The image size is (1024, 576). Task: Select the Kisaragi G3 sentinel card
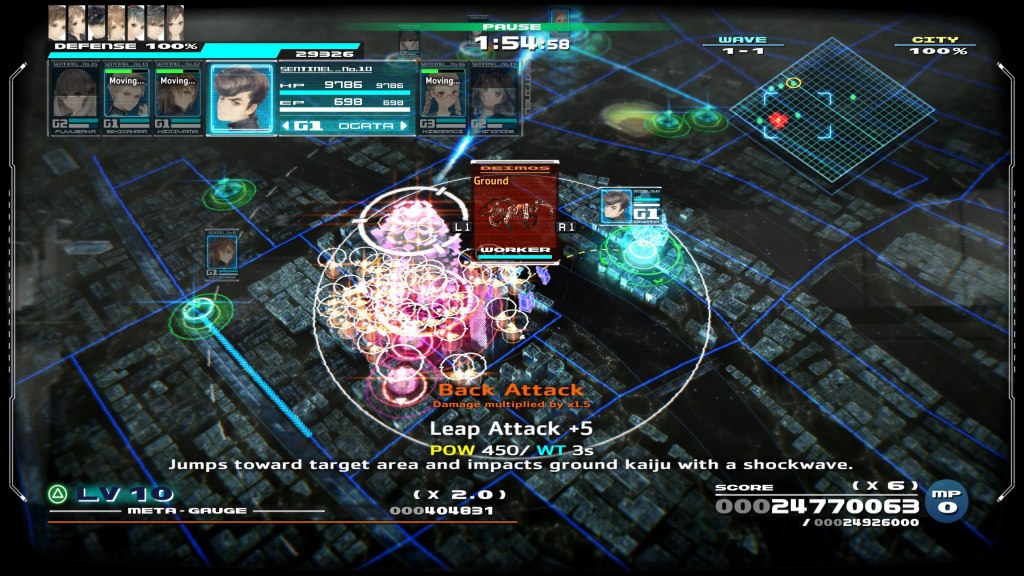[442, 98]
